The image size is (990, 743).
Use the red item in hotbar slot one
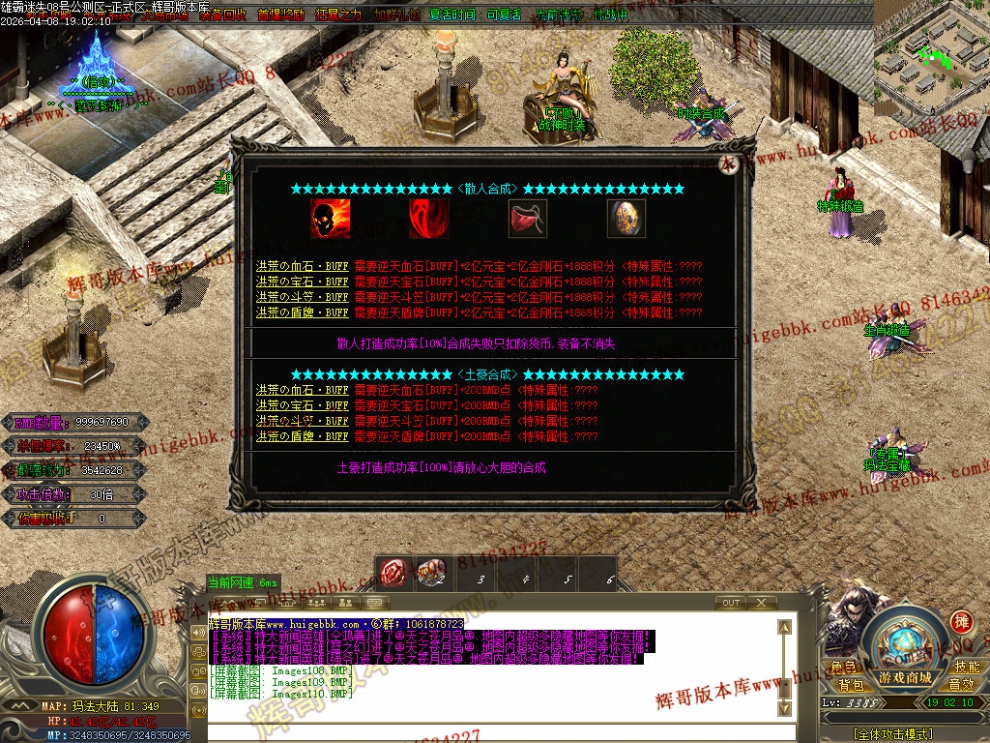pos(393,574)
